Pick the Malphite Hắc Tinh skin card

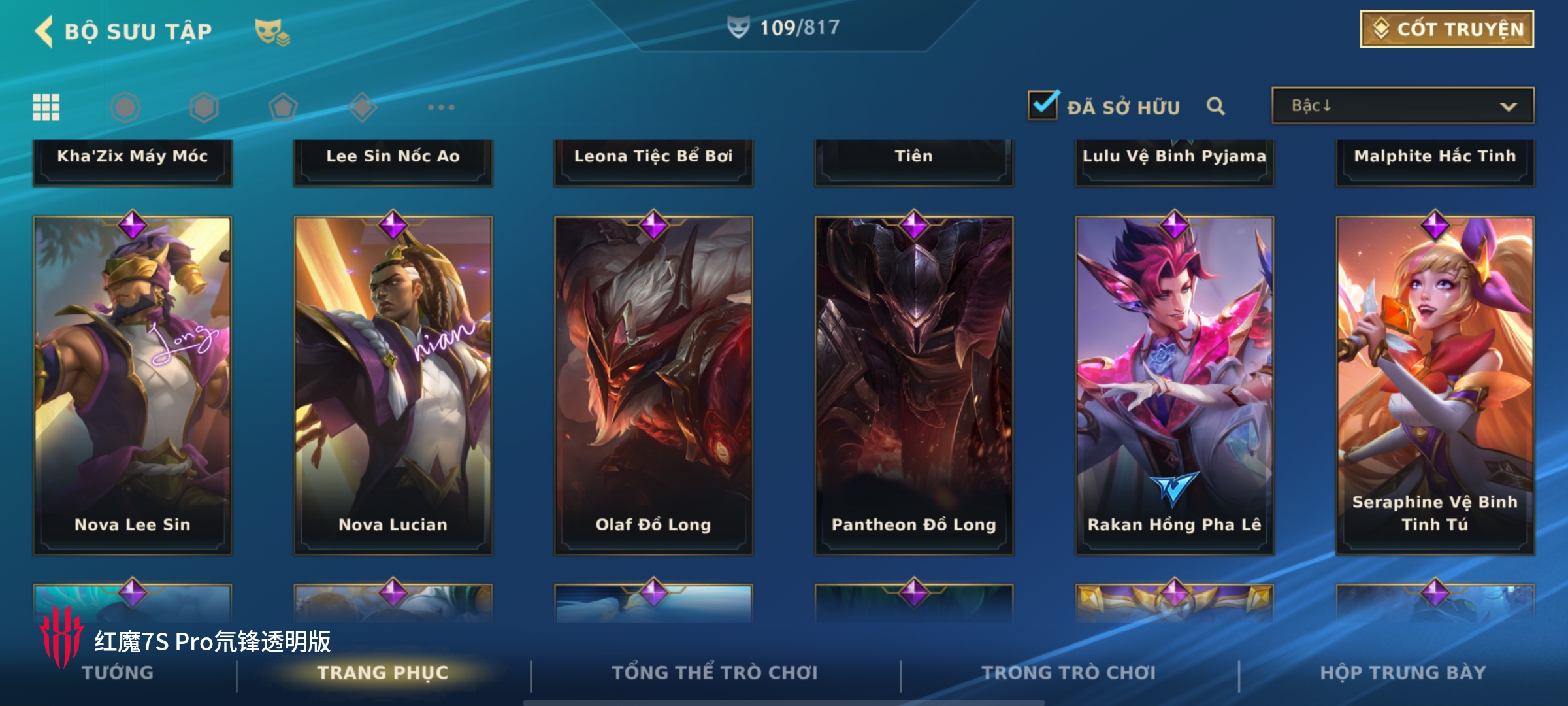tap(1435, 160)
